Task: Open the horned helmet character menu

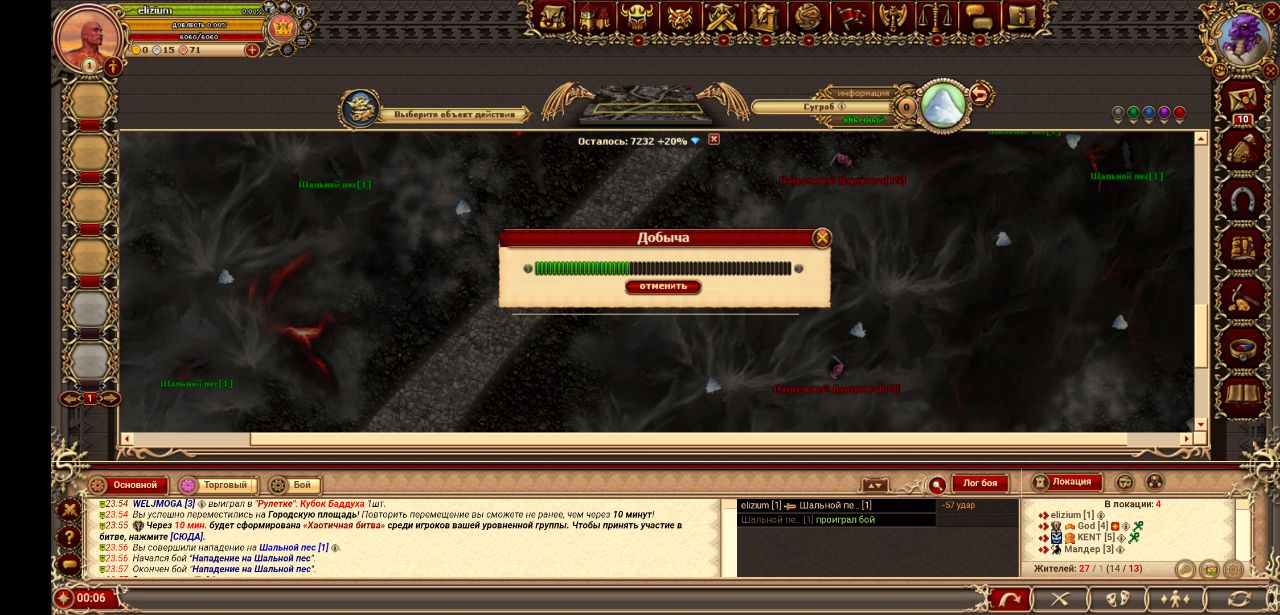Action: pyautogui.click(x=636, y=17)
